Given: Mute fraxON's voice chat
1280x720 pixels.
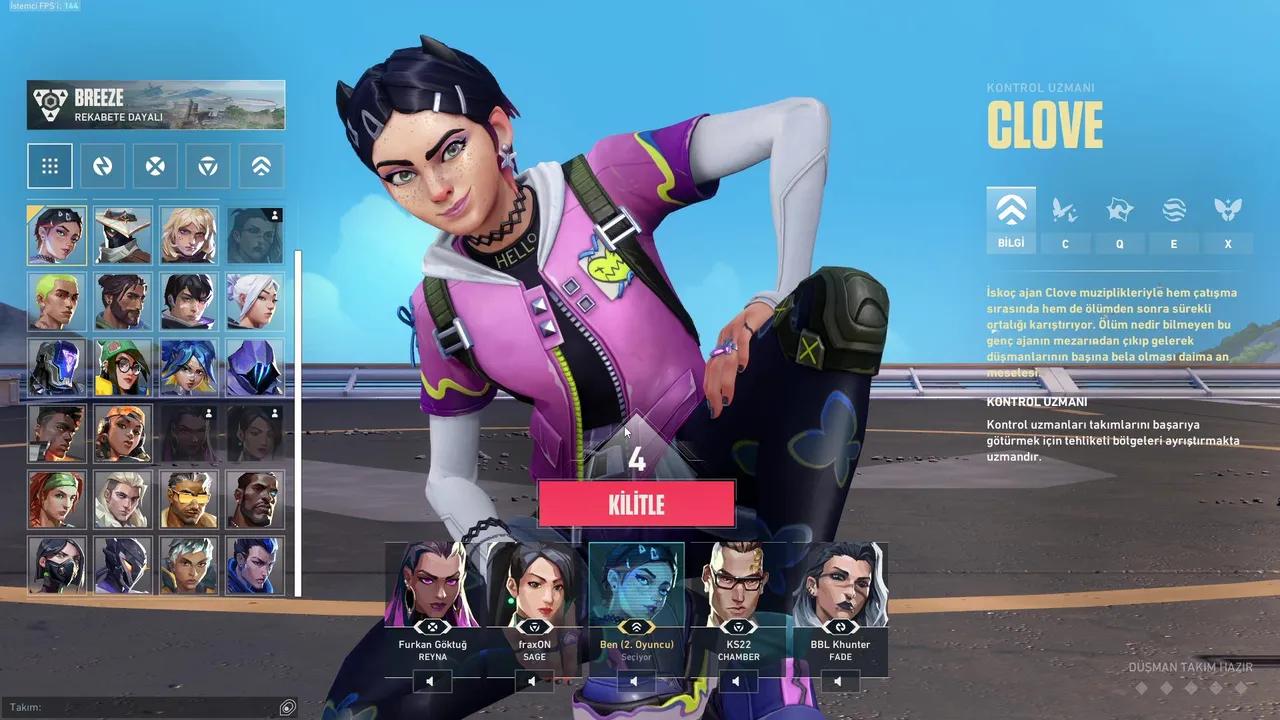Looking at the screenshot, I should coord(532,681).
